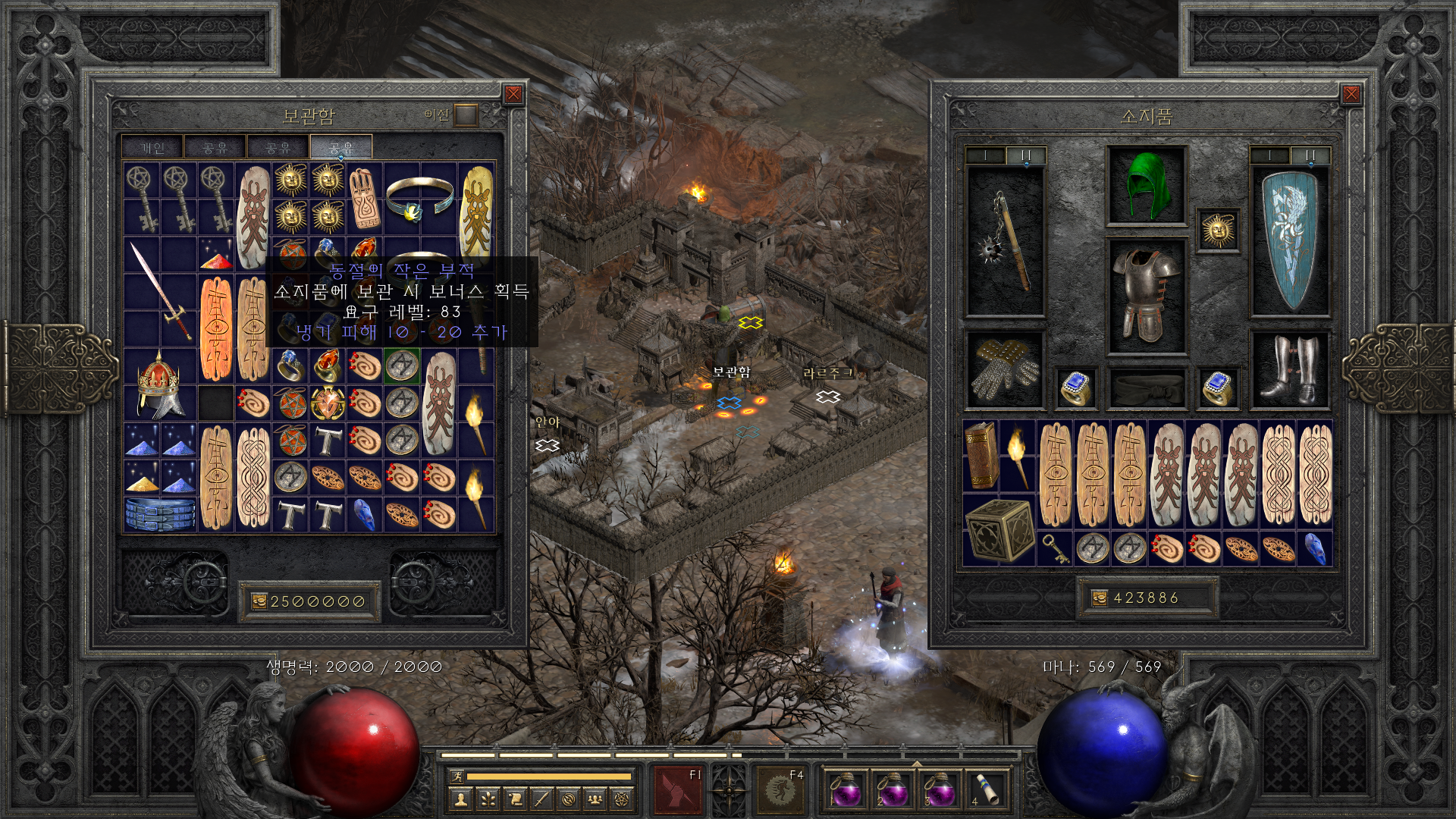Pick up the red crown helm in stash

pyautogui.click(x=160, y=384)
